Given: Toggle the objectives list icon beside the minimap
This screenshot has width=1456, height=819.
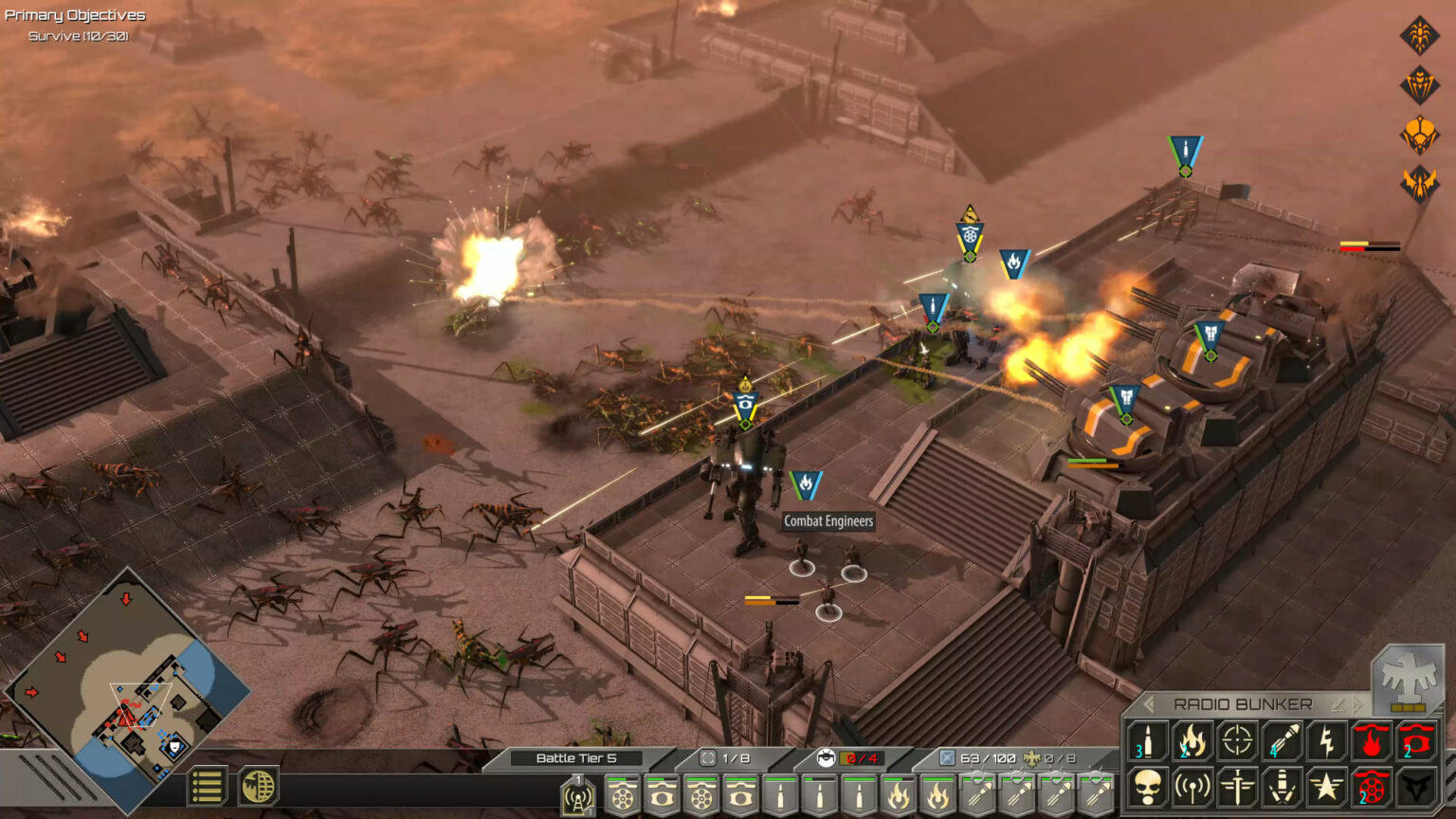Looking at the screenshot, I should pyautogui.click(x=207, y=785).
